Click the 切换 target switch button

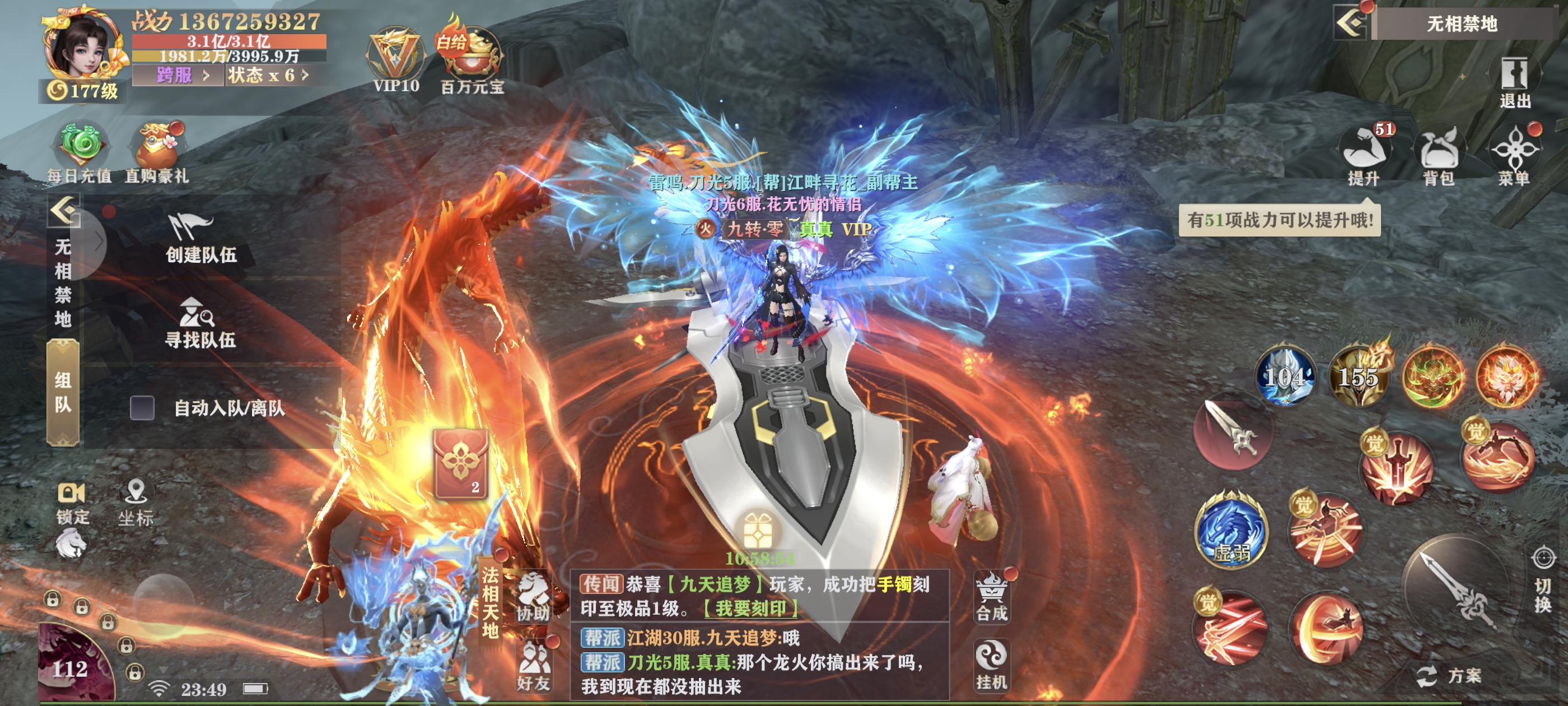(1542, 582)
